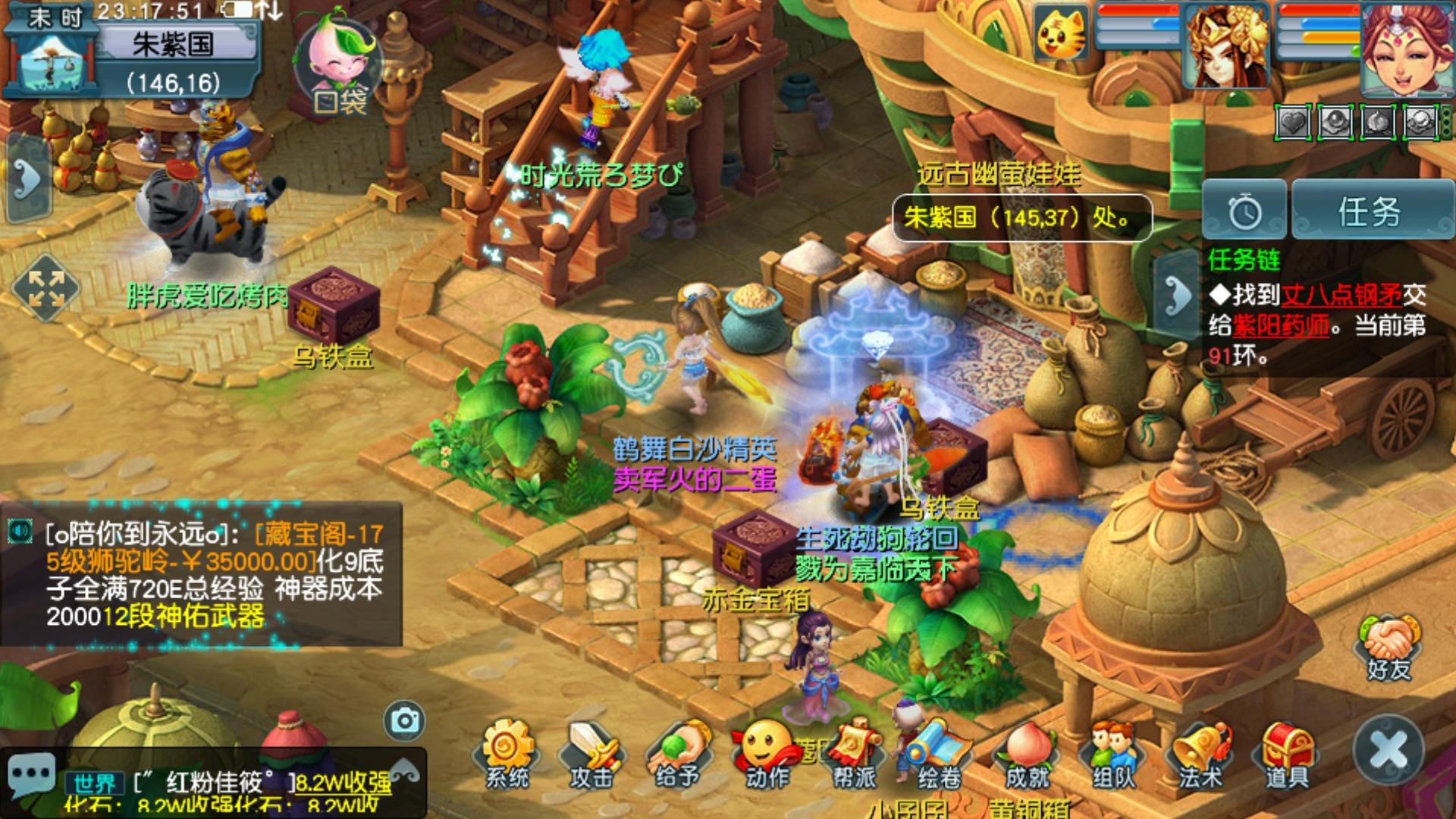Viewport: 1456px width, 819px height.
Task: Select the 攻击 attack button
Action: pos(593,755)
